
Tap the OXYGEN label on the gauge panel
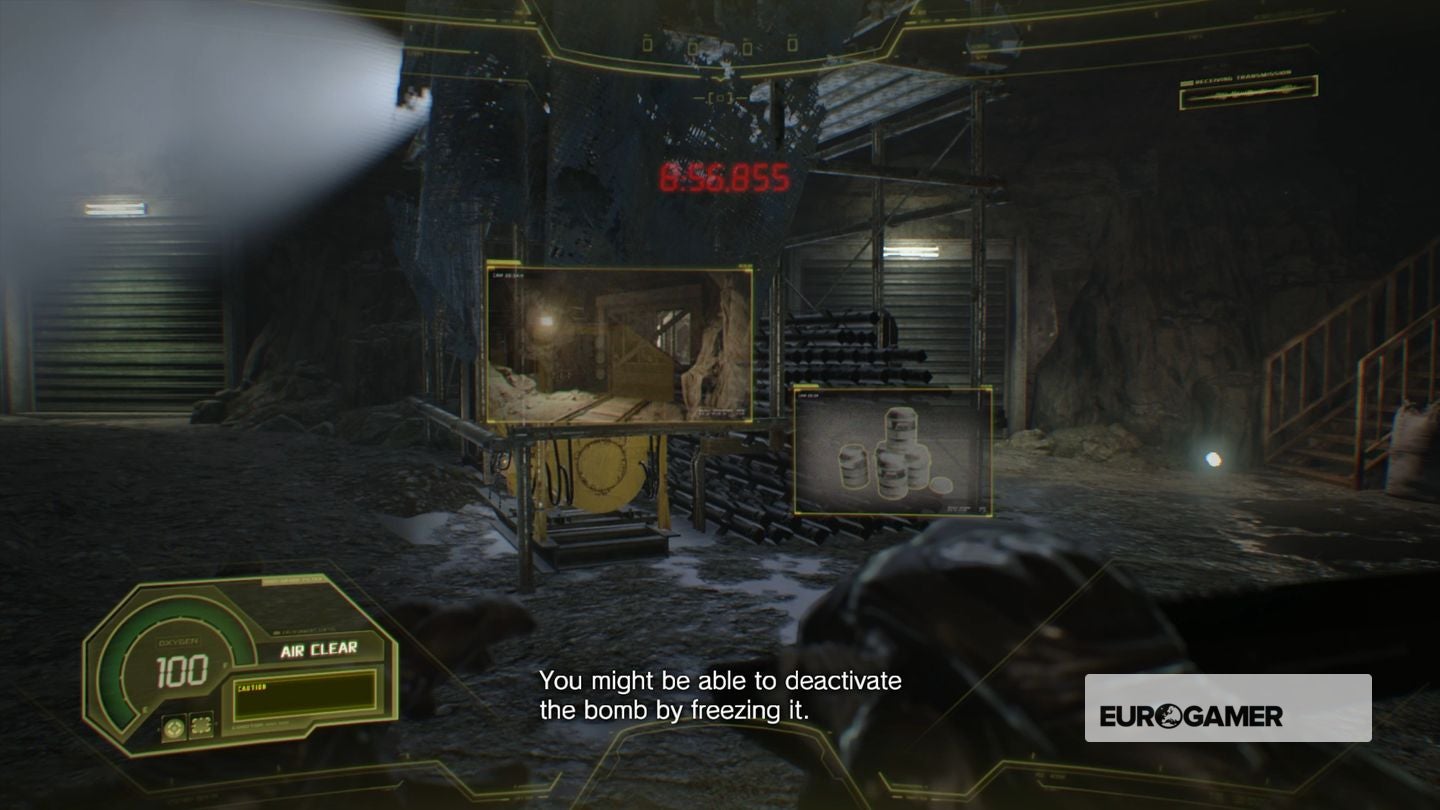coord(177,640)
